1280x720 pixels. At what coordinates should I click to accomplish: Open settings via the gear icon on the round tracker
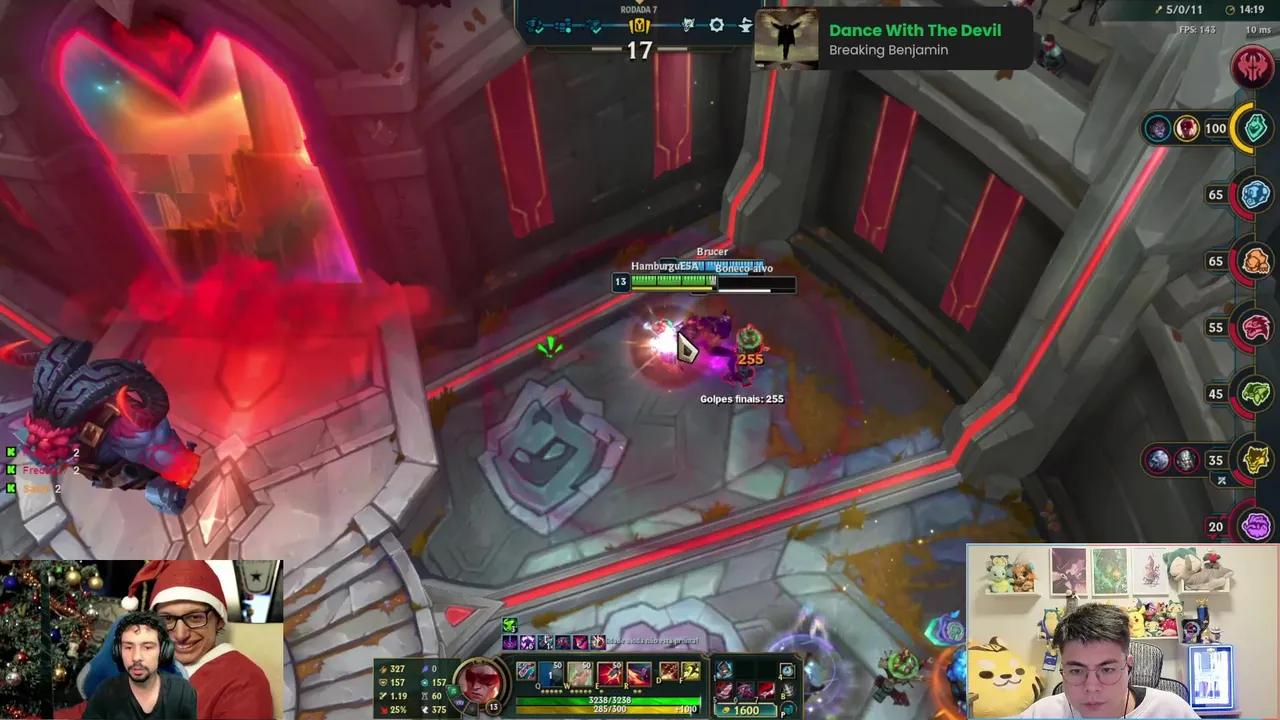coord(717,25)
